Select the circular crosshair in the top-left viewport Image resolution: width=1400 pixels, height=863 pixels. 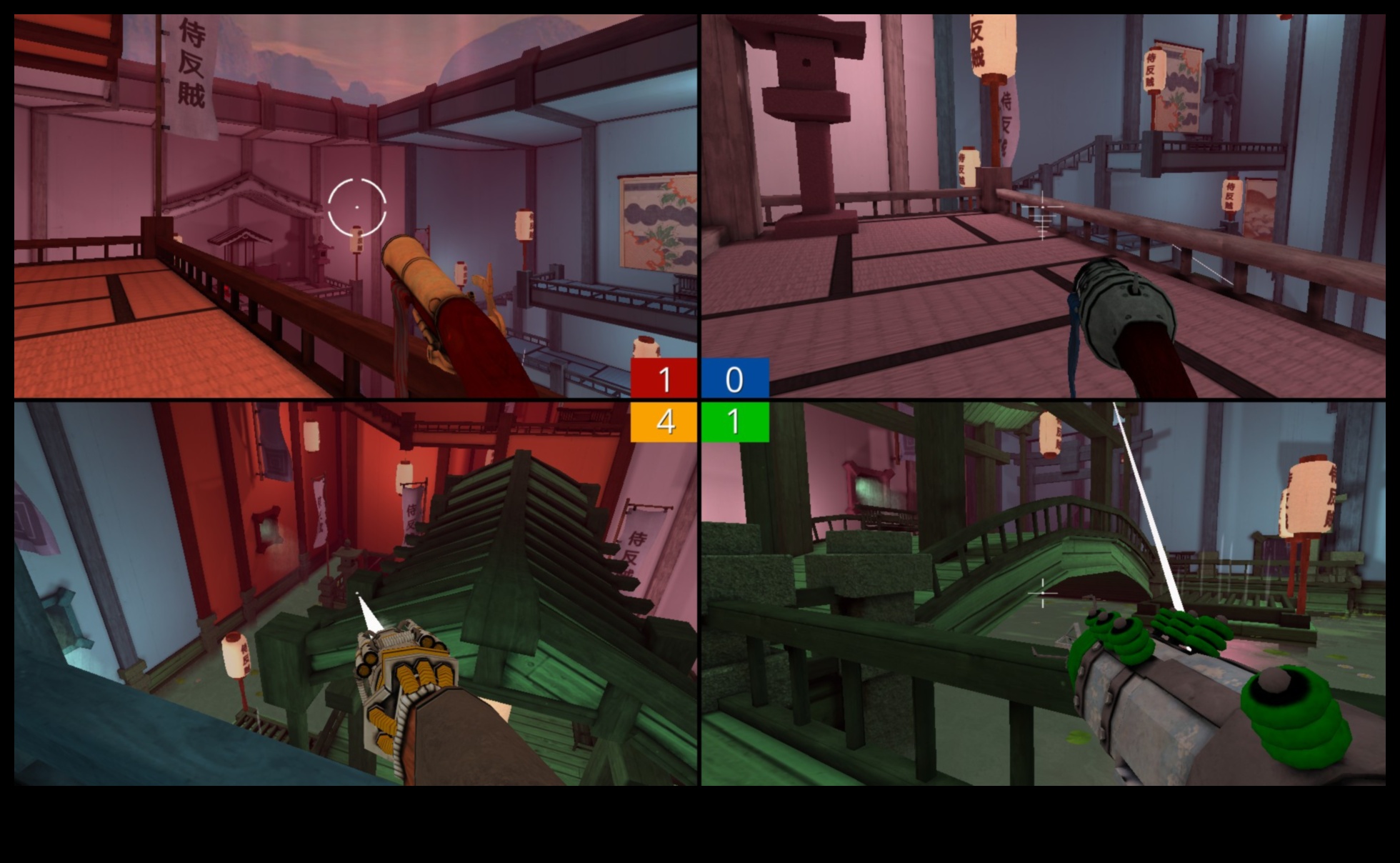pos(356,205)
